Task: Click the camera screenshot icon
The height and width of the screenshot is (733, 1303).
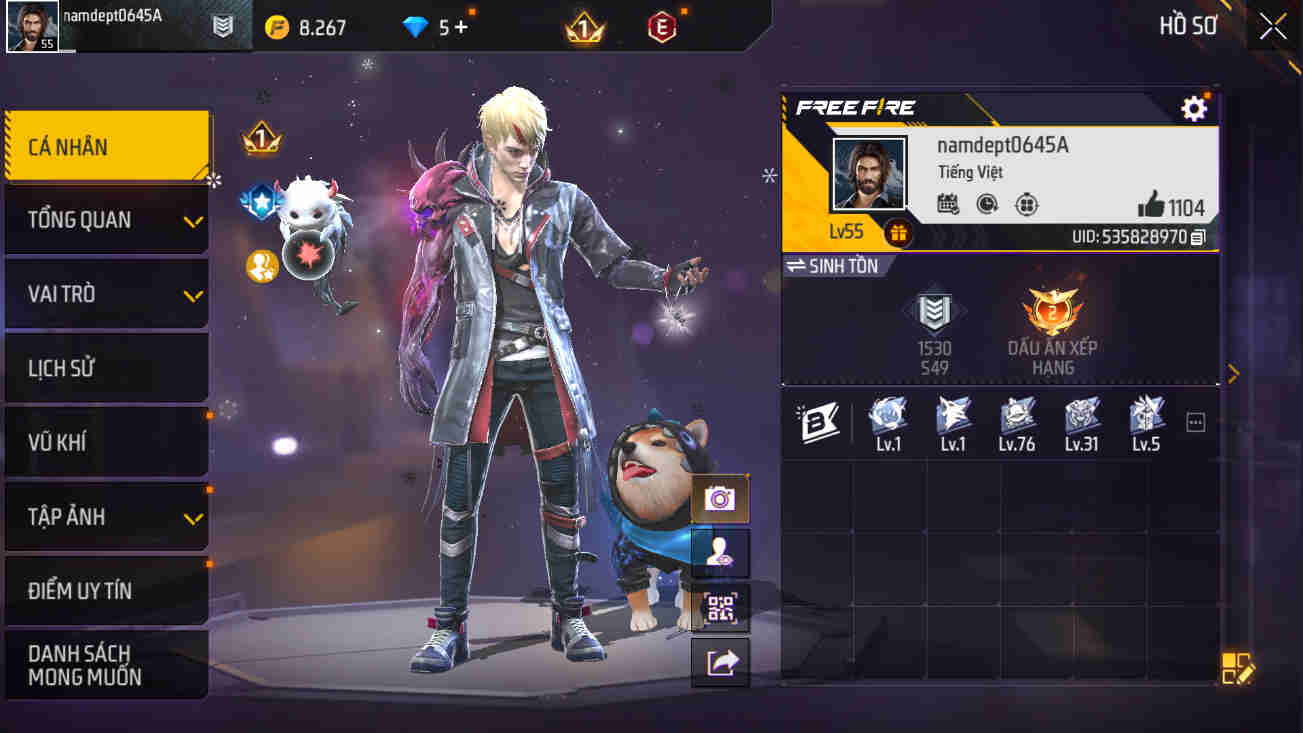Action: point(721,498)
